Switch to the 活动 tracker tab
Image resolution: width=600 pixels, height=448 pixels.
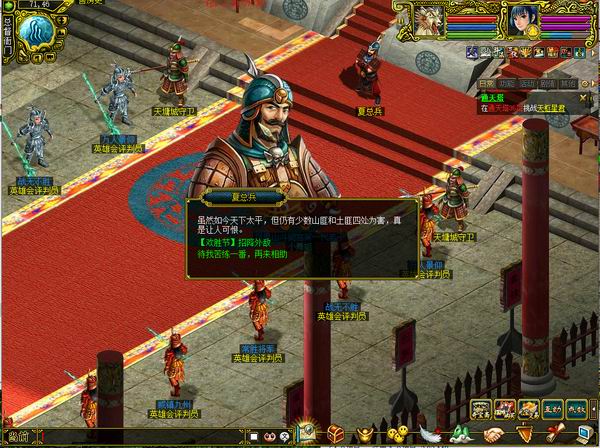[x=528, y=84]
